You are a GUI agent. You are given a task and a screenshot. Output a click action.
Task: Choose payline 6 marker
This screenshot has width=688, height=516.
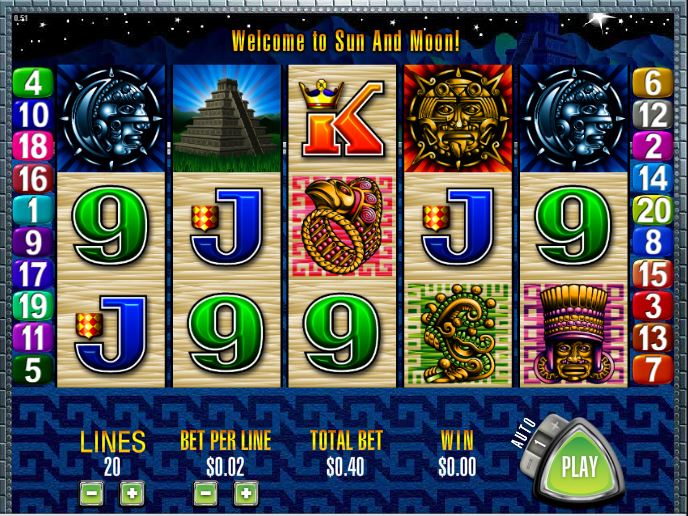pyautogui.click(x=653, y=82)
